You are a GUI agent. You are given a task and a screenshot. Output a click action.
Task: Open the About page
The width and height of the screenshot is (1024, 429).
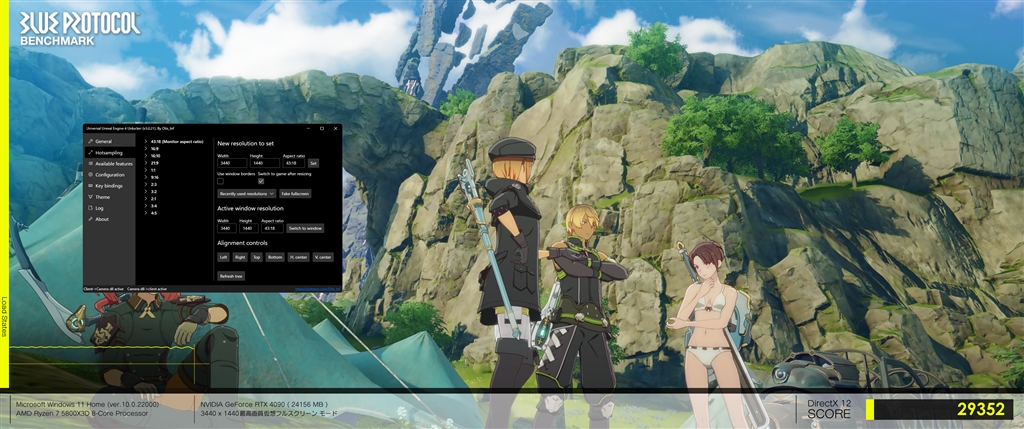pos(101,219)
